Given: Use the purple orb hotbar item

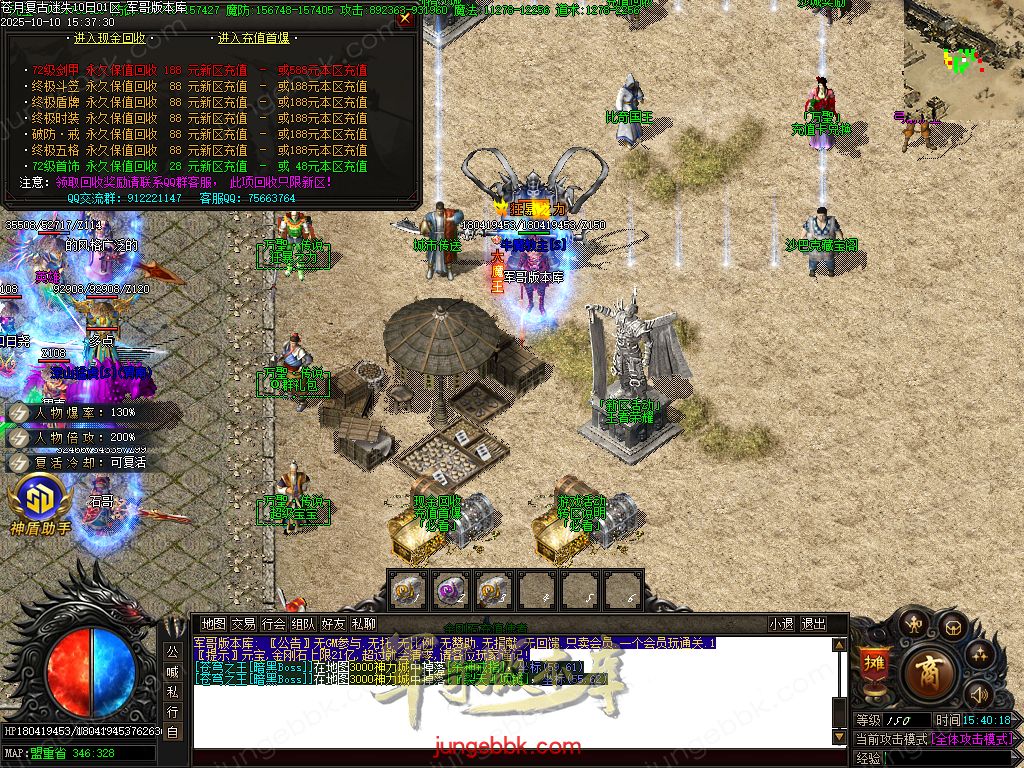Looking at the screenshot, I should coord(451,591).
